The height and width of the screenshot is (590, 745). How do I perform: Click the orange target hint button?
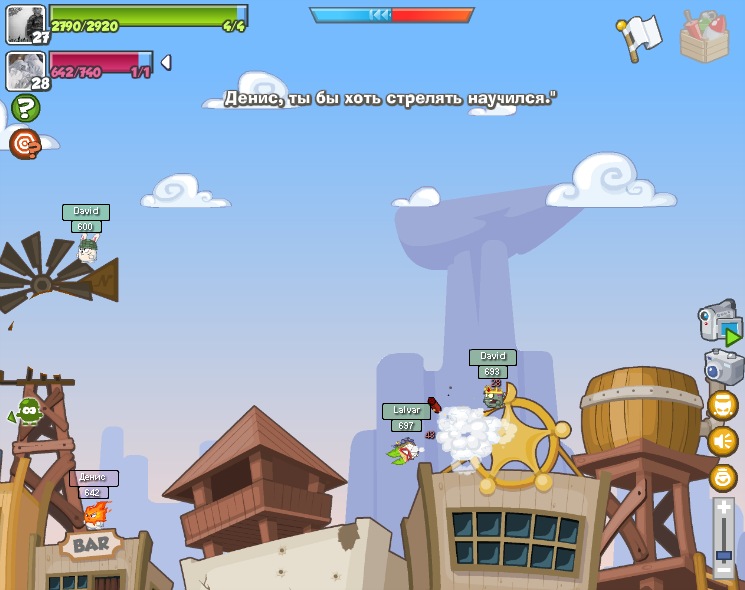pos(25,144)
